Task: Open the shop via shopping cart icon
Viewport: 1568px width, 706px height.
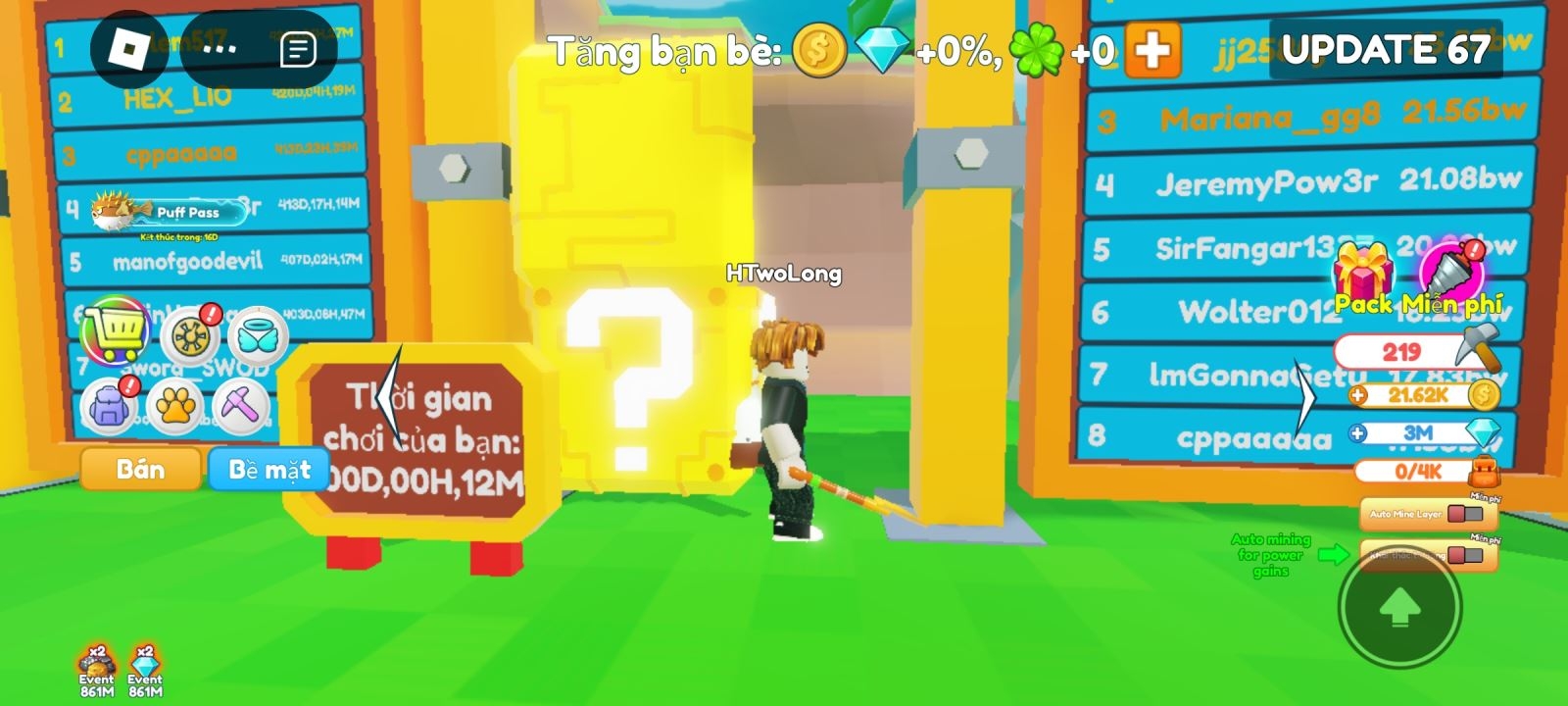Action: tap(115, 333)
